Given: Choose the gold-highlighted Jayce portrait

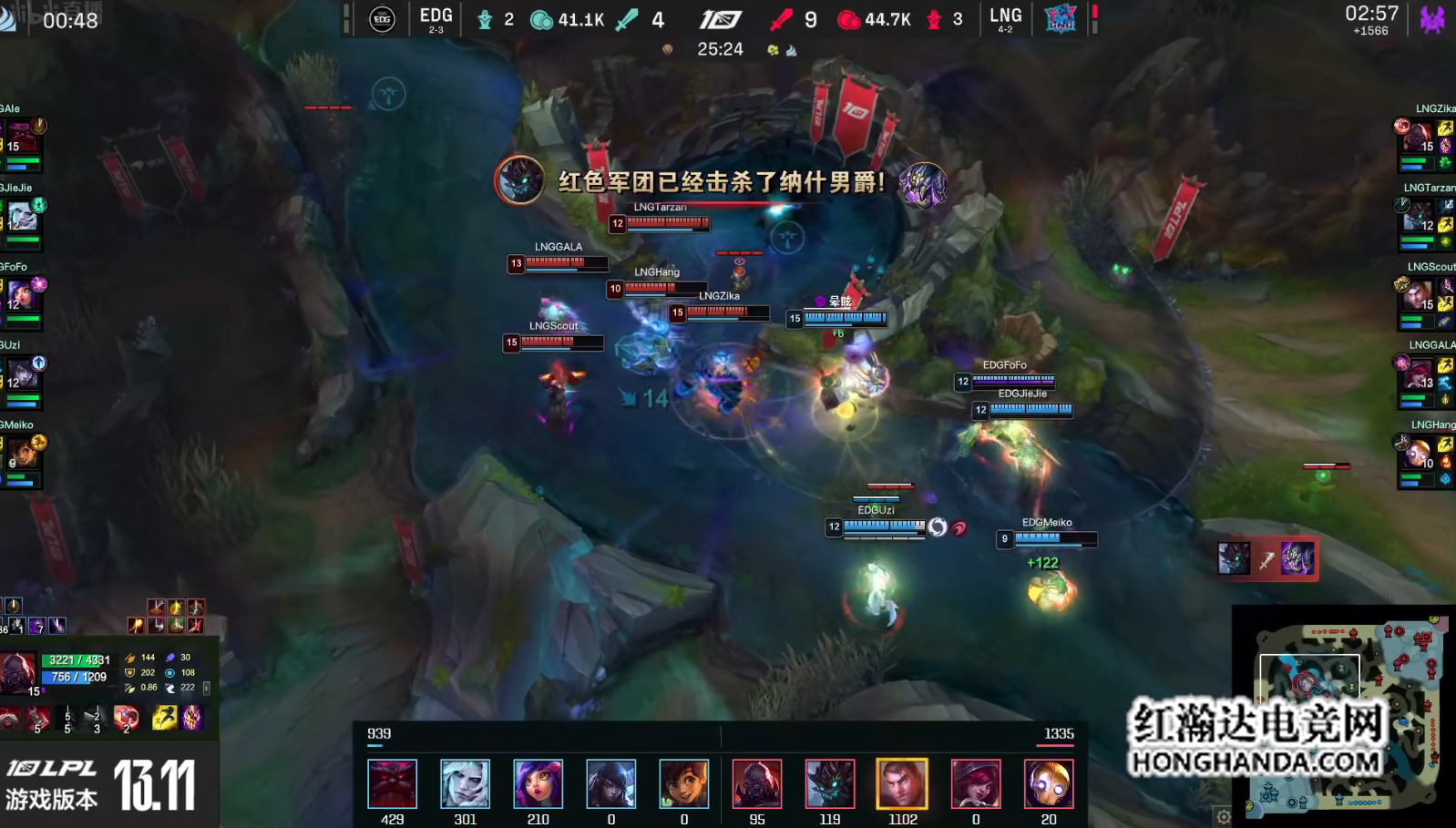Looking at the screenshot, I should click(903, 783).
